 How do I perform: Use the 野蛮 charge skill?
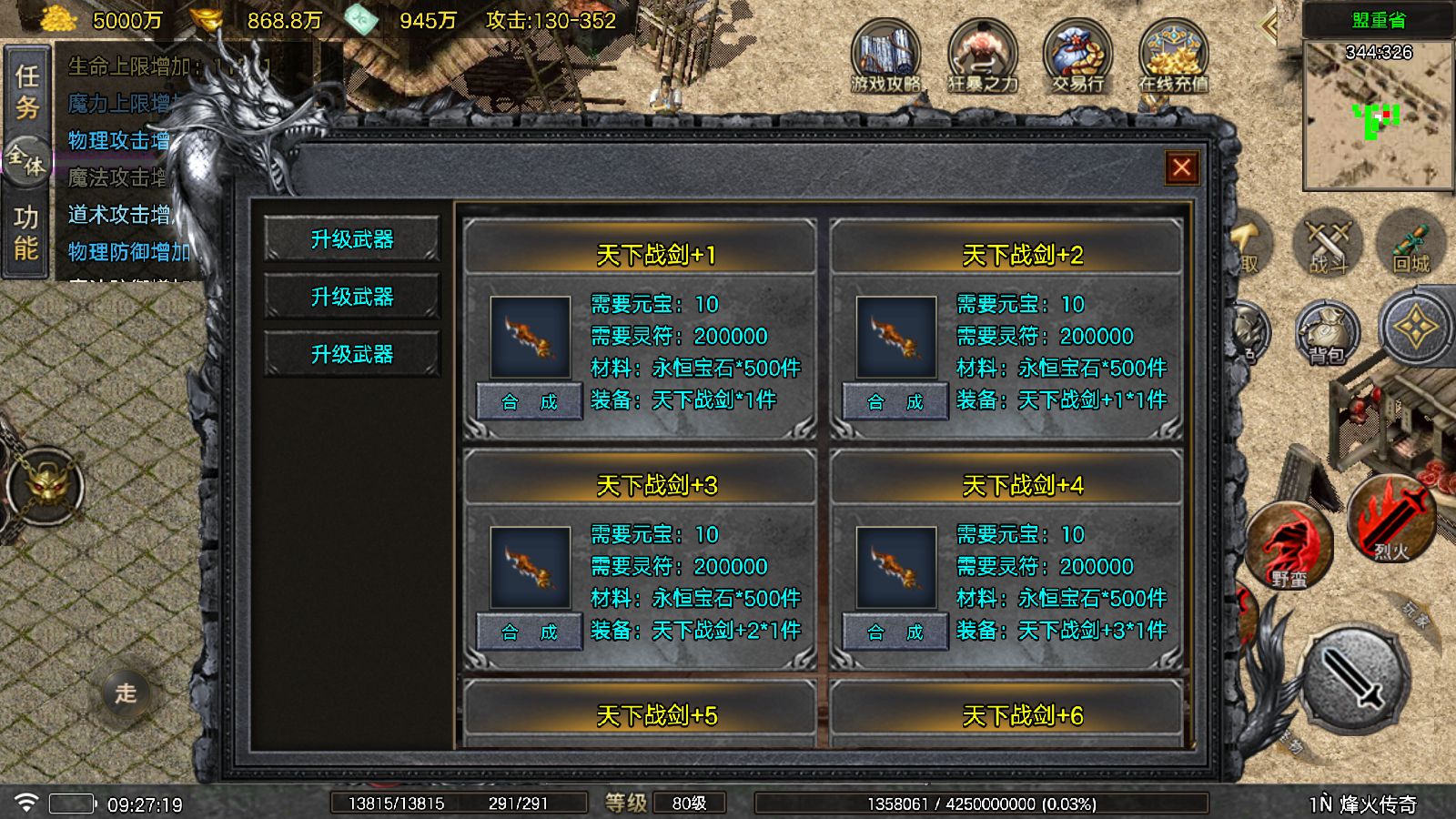tap(1289, 544)
